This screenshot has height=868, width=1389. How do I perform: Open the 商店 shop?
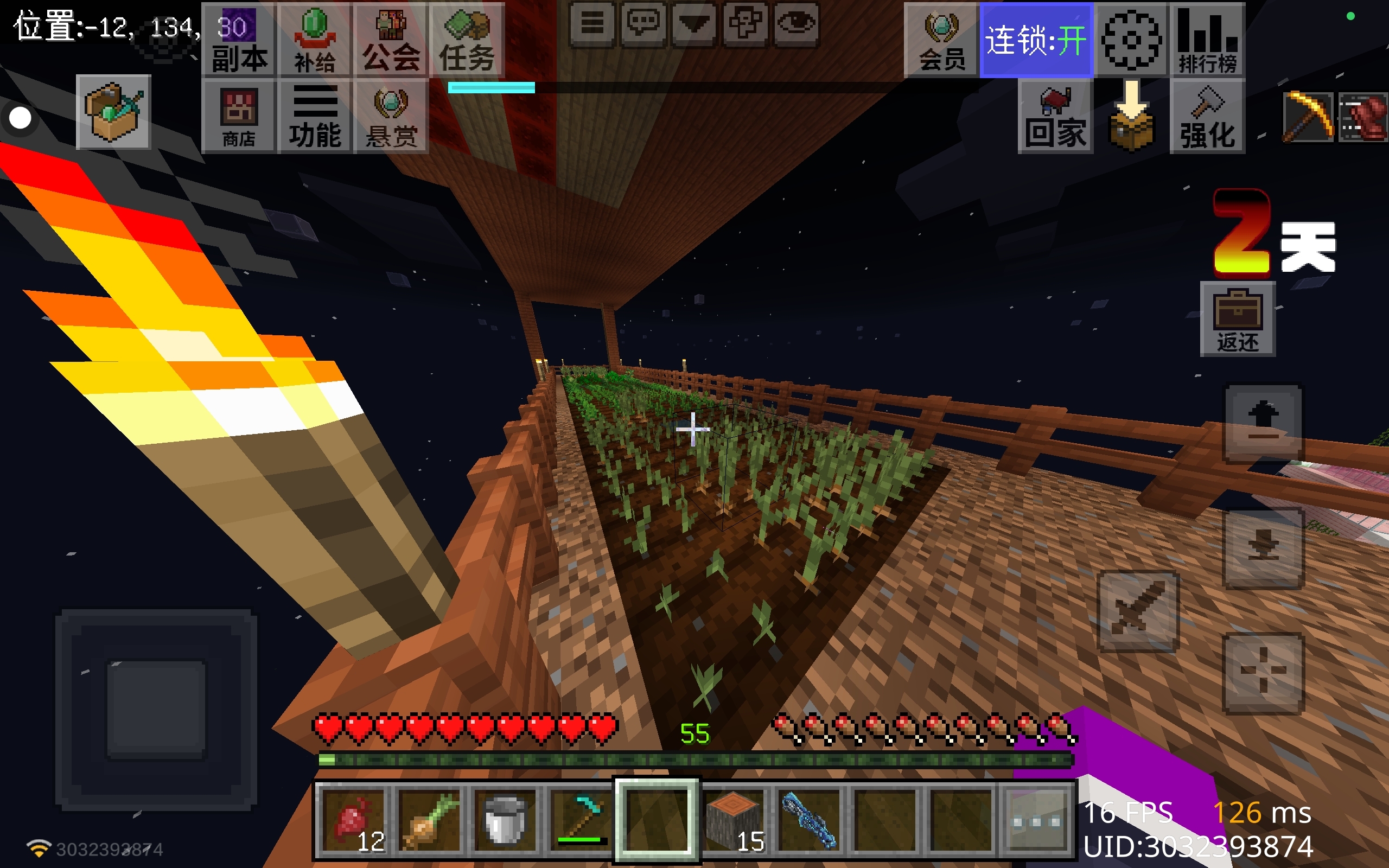click(239, 117)
